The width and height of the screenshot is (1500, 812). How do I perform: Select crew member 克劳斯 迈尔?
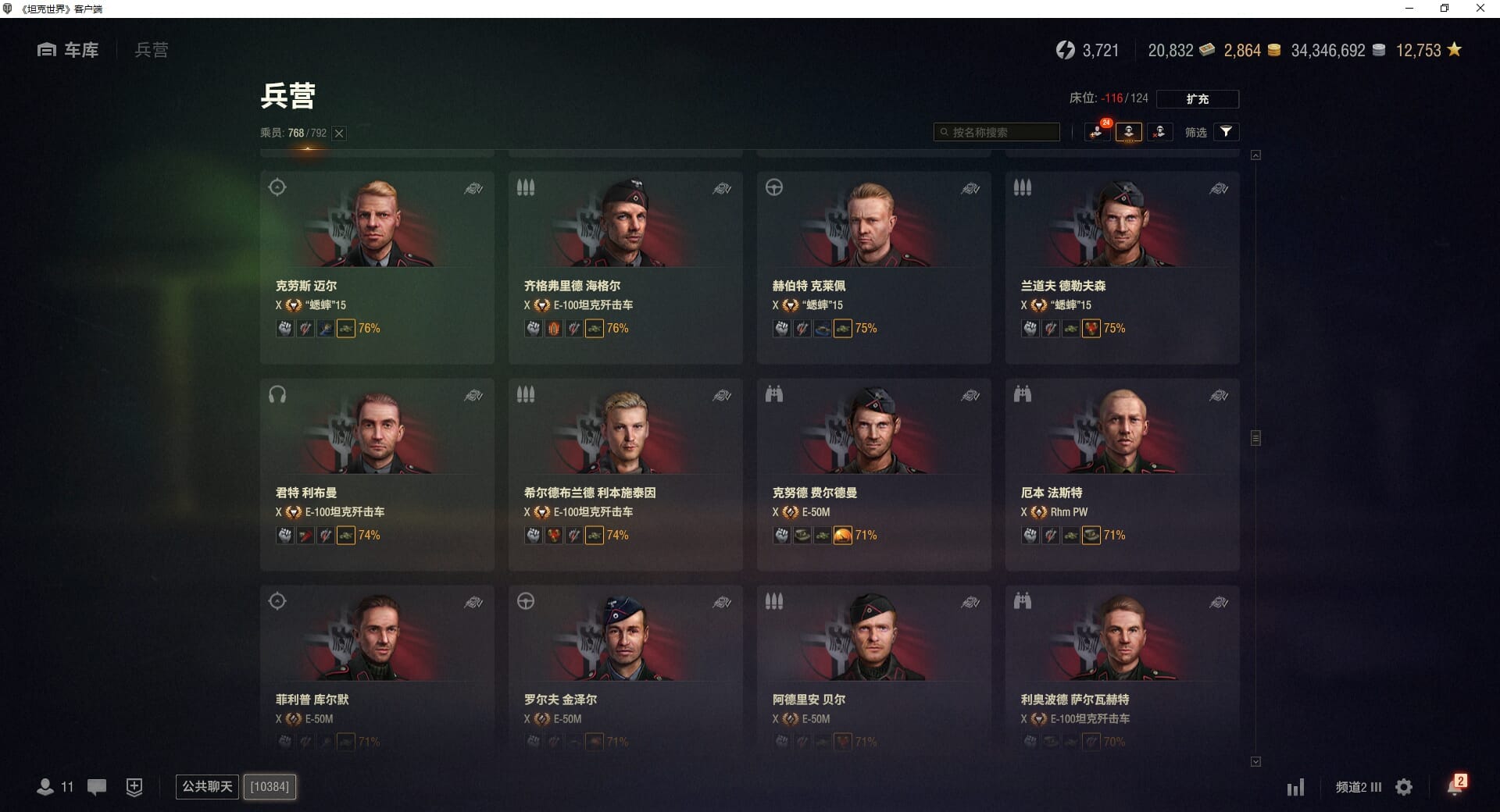[377, 267]
